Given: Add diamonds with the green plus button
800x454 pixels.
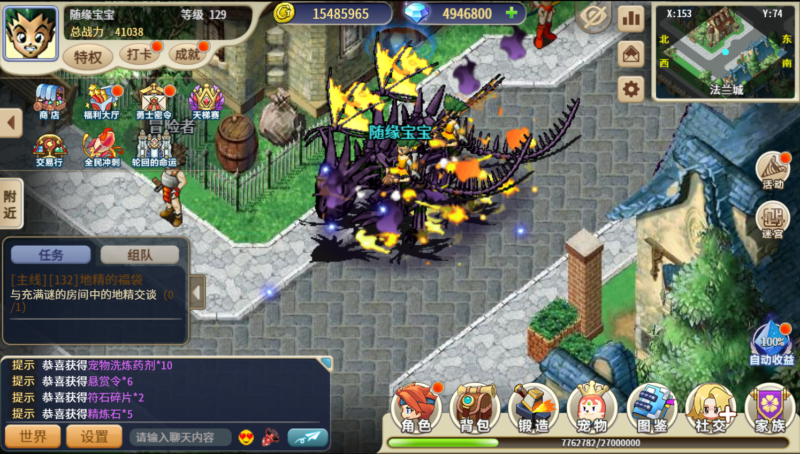Looking at the screenshot, I should (513, 14).
